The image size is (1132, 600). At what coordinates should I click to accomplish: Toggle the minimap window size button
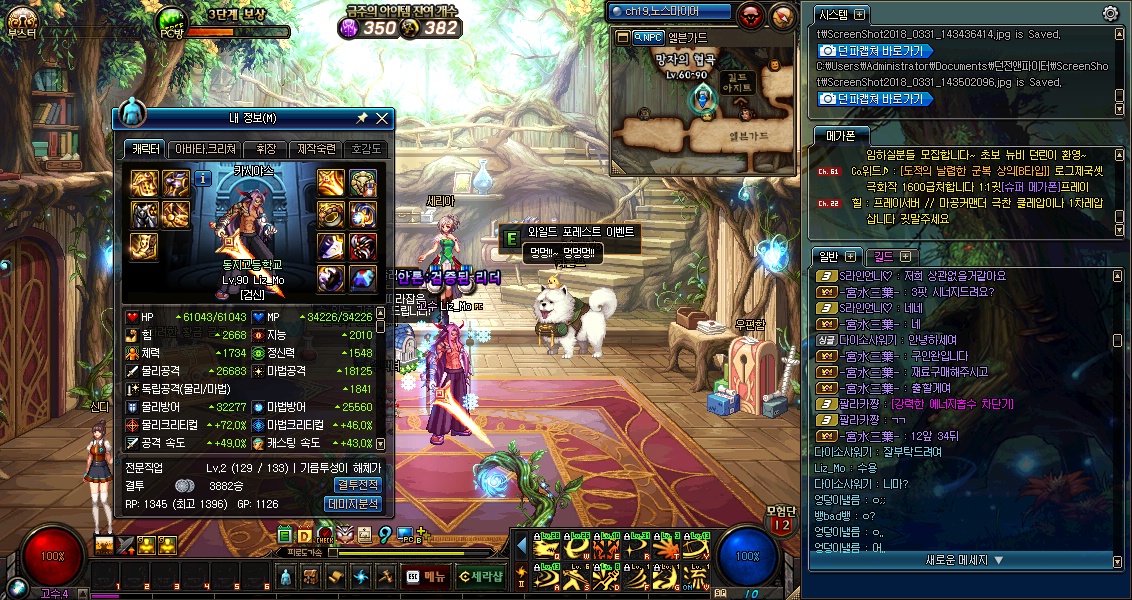pyautogui.click(x=622, y=37)
